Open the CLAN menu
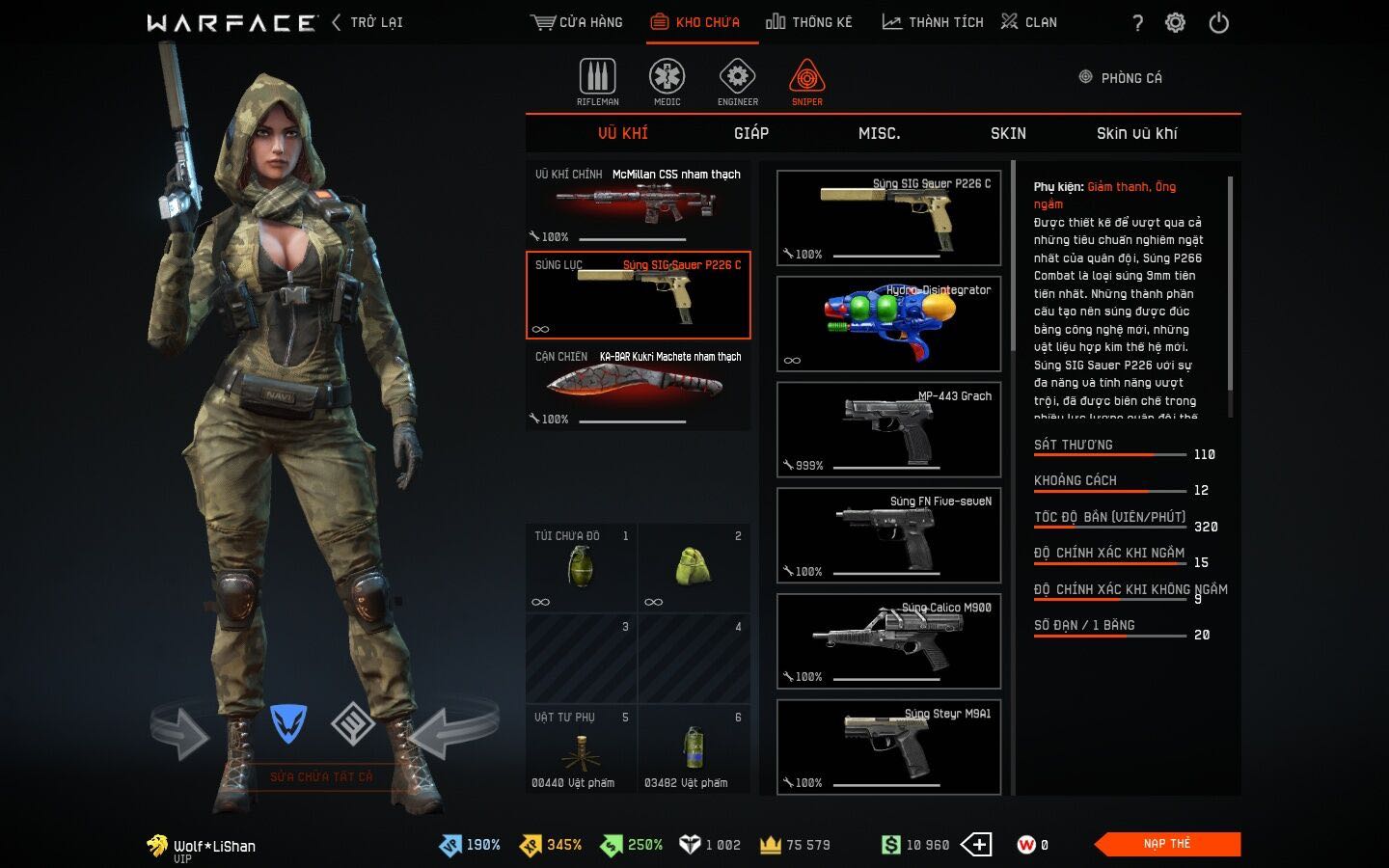The width and height of the screenshot is (1389, 868). [1029, 22]
